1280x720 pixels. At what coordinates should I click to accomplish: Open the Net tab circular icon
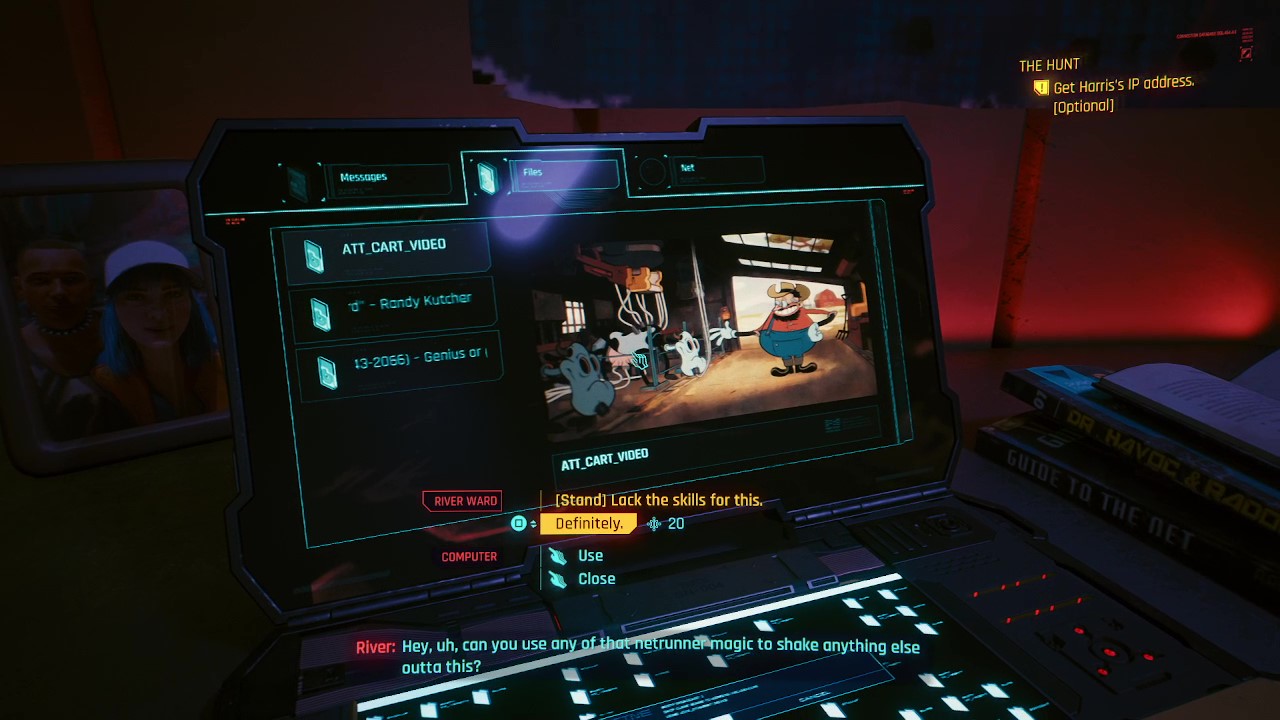tap(651, 171)
